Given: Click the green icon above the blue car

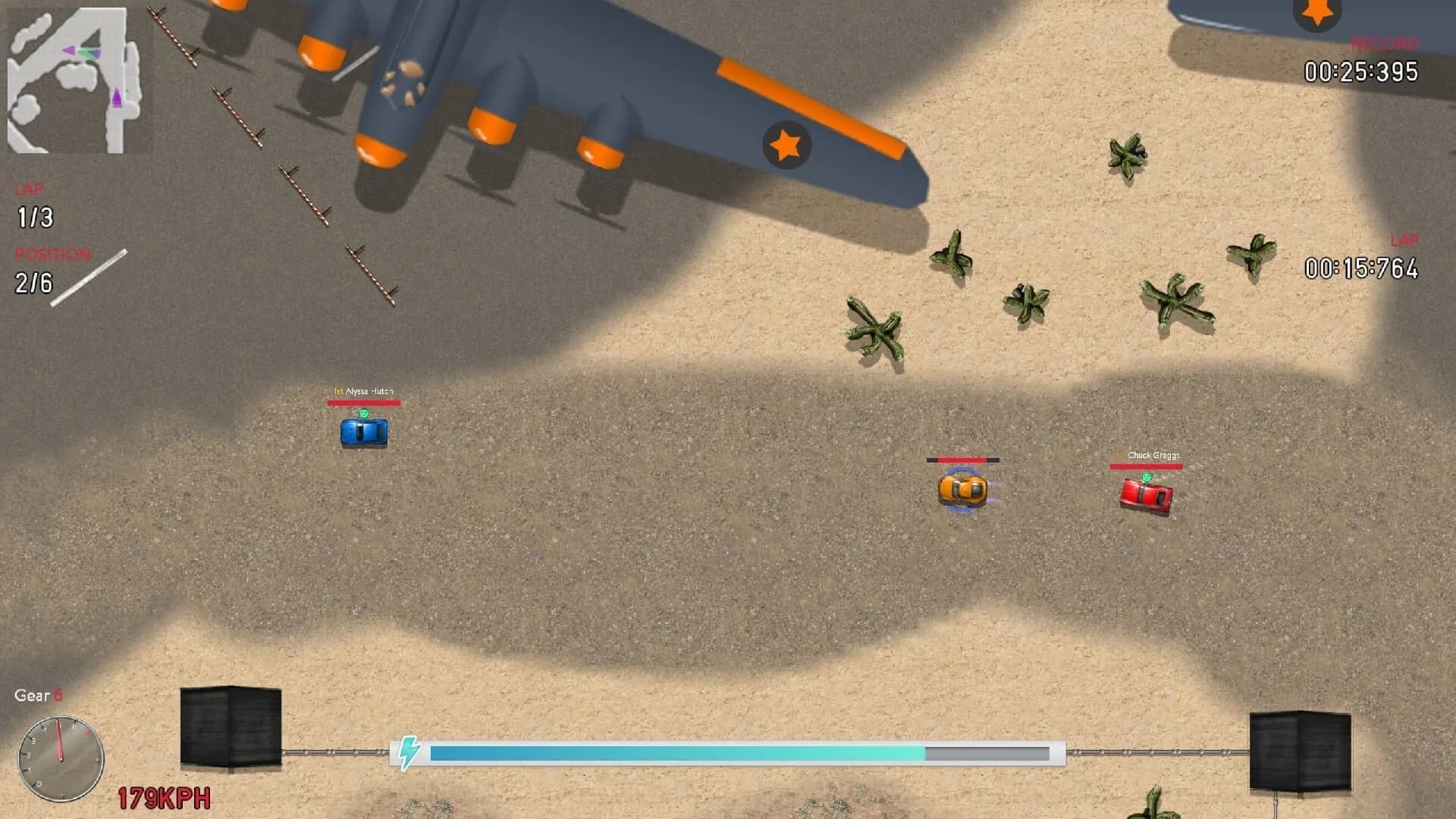Looking at the screenshot, I should click(x=364, y=414).
